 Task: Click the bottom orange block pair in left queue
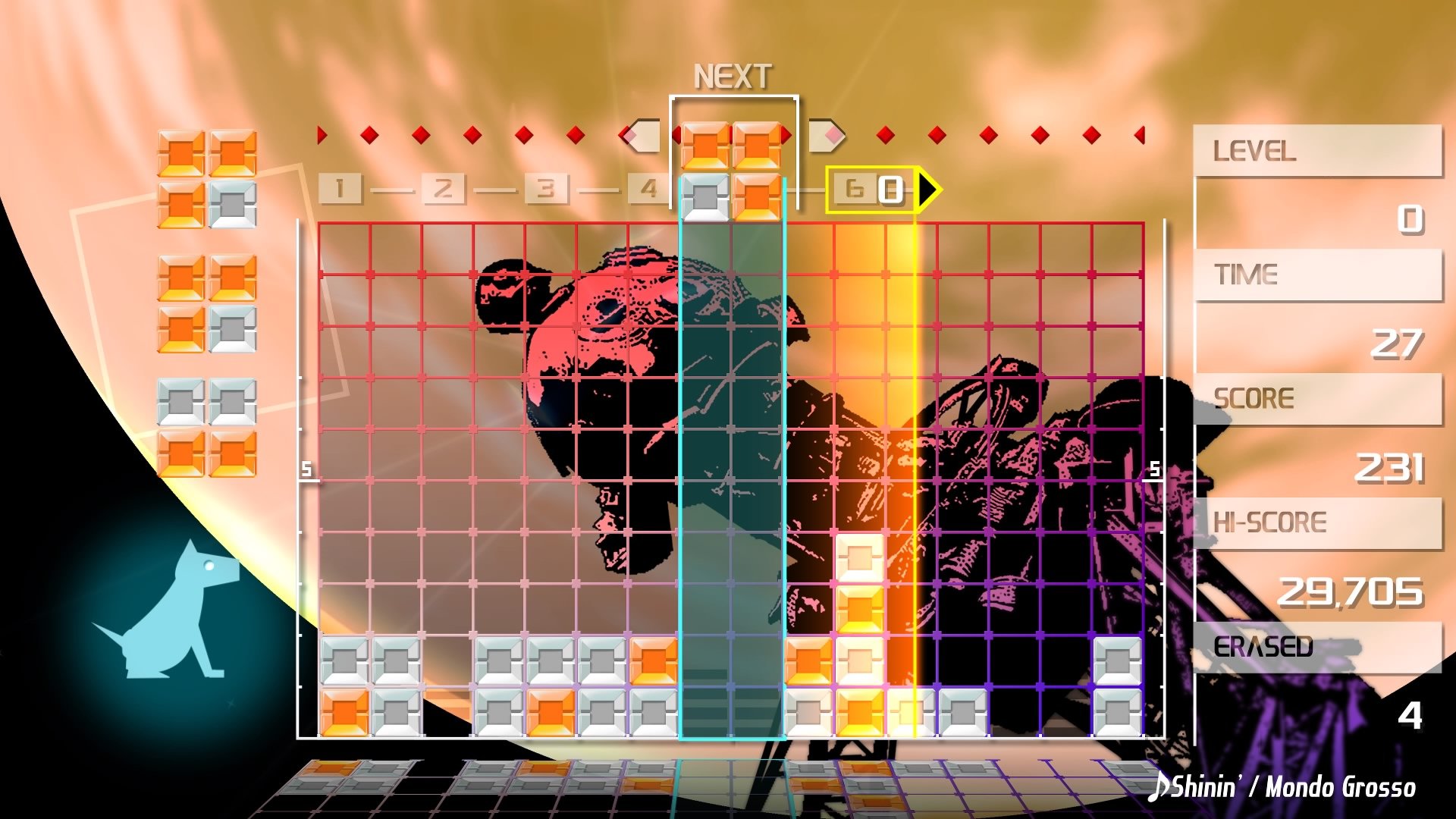(x=209, y=455)
